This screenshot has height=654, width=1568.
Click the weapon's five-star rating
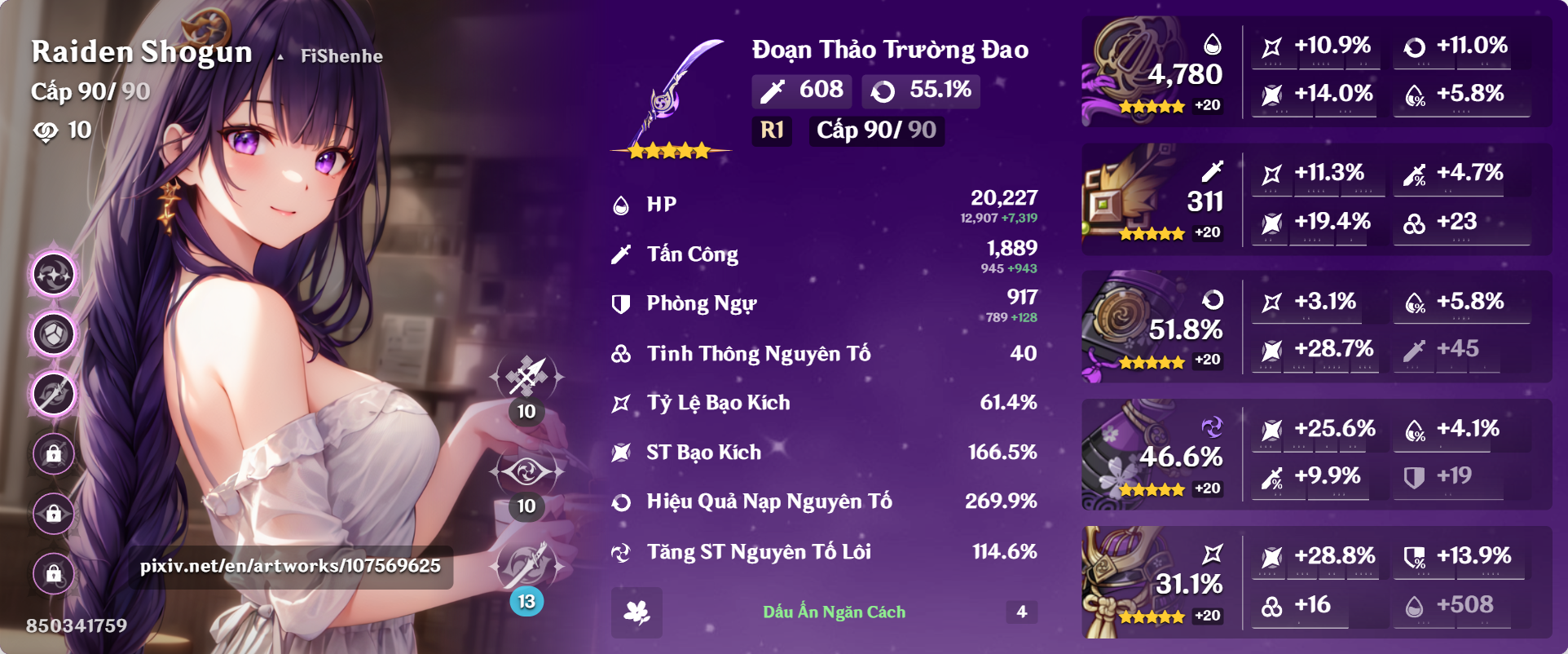(668, 150)
